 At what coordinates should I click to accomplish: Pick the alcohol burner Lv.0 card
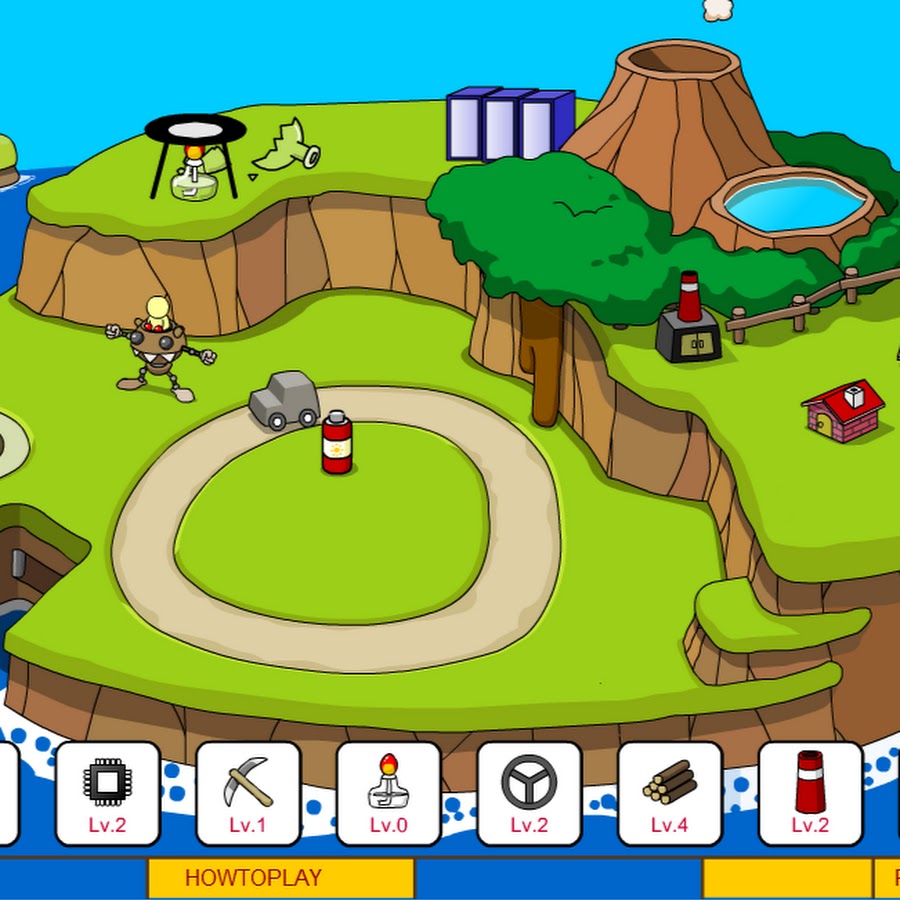pos(388,793)
